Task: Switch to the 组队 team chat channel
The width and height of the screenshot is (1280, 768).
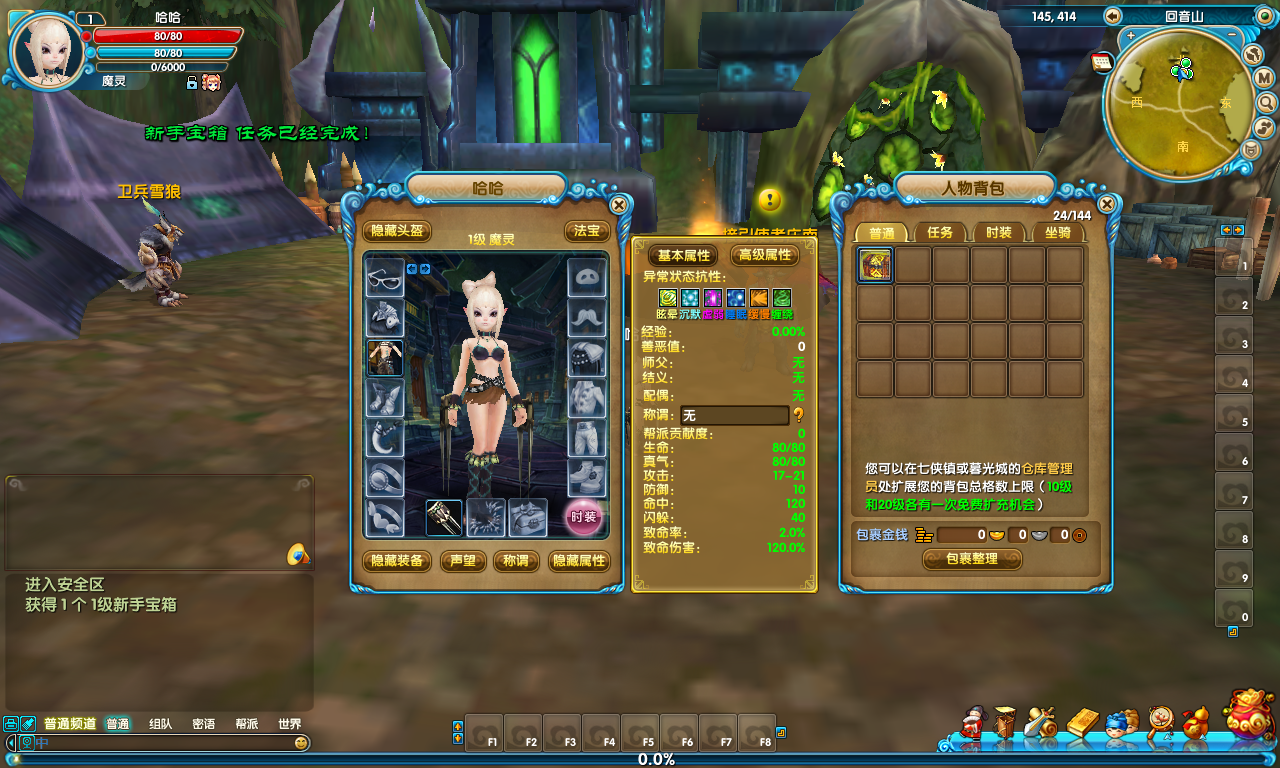Action: point(160,724)
